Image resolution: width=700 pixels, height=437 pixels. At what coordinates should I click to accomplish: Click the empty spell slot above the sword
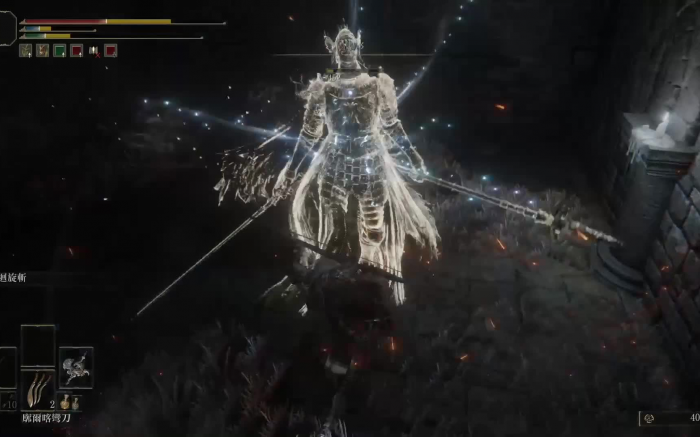38,343
